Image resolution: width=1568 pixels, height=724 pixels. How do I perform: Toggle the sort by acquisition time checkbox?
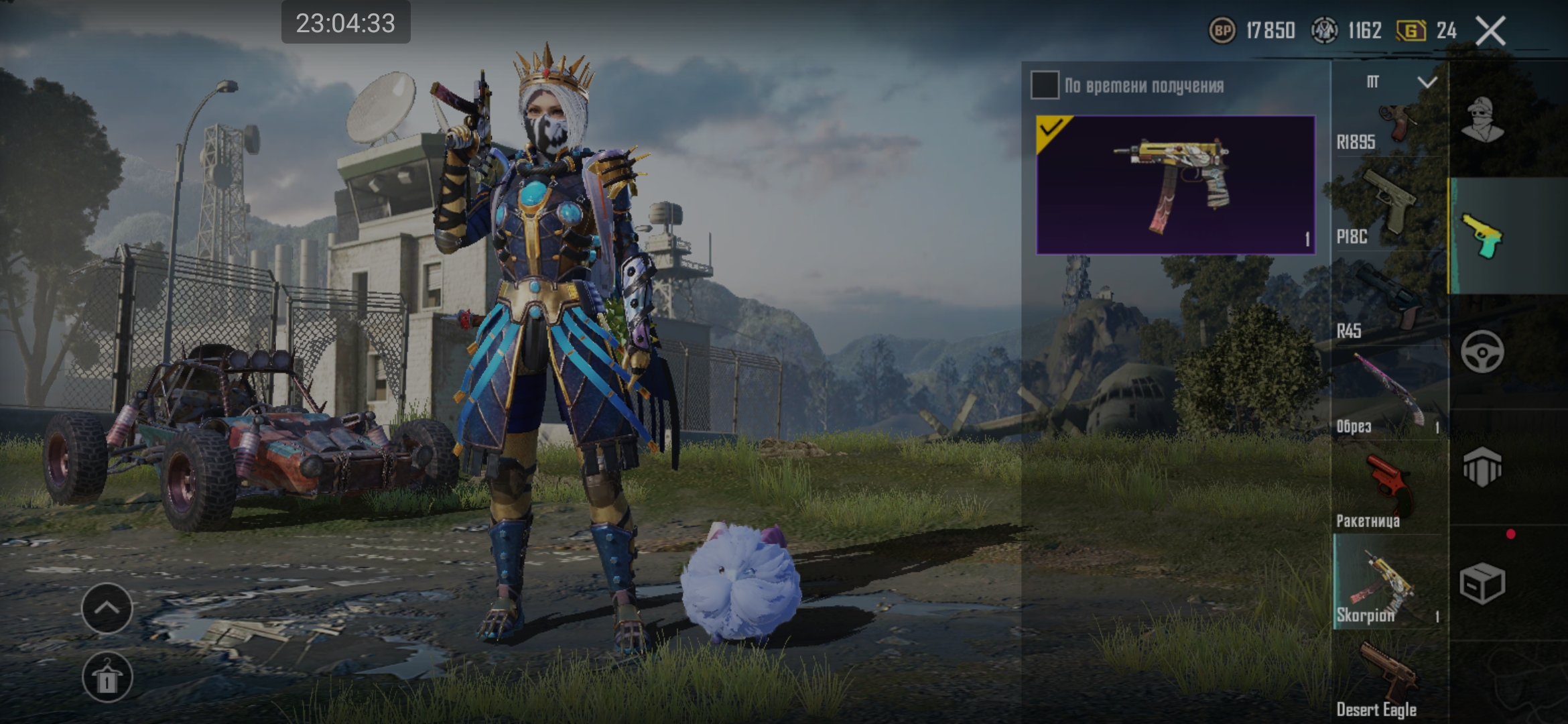click(x=1045, y=85)
